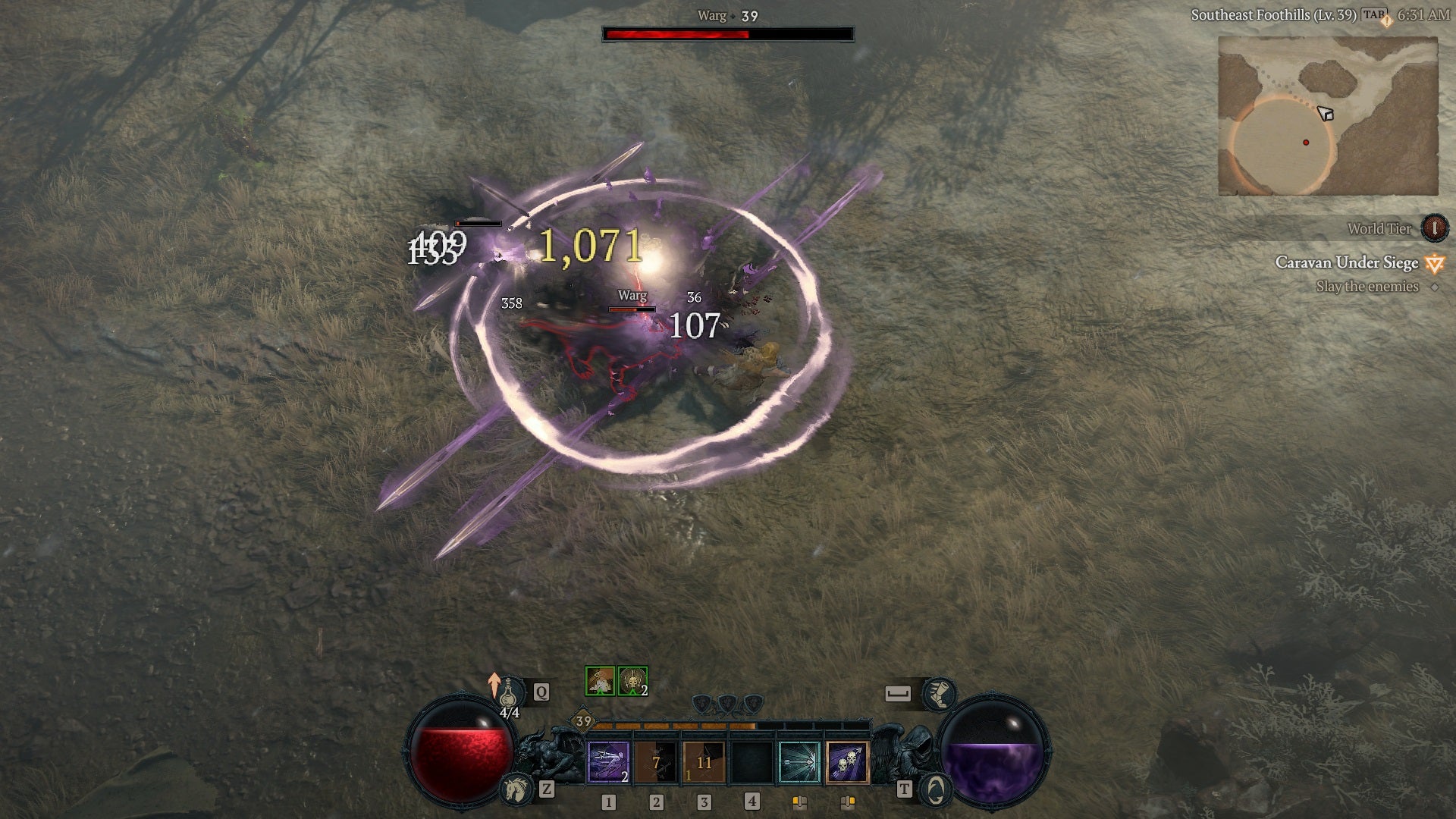Click the leftmost green buff icon above the hotbar
1456x819 pixels.
[x=600, y=681]
